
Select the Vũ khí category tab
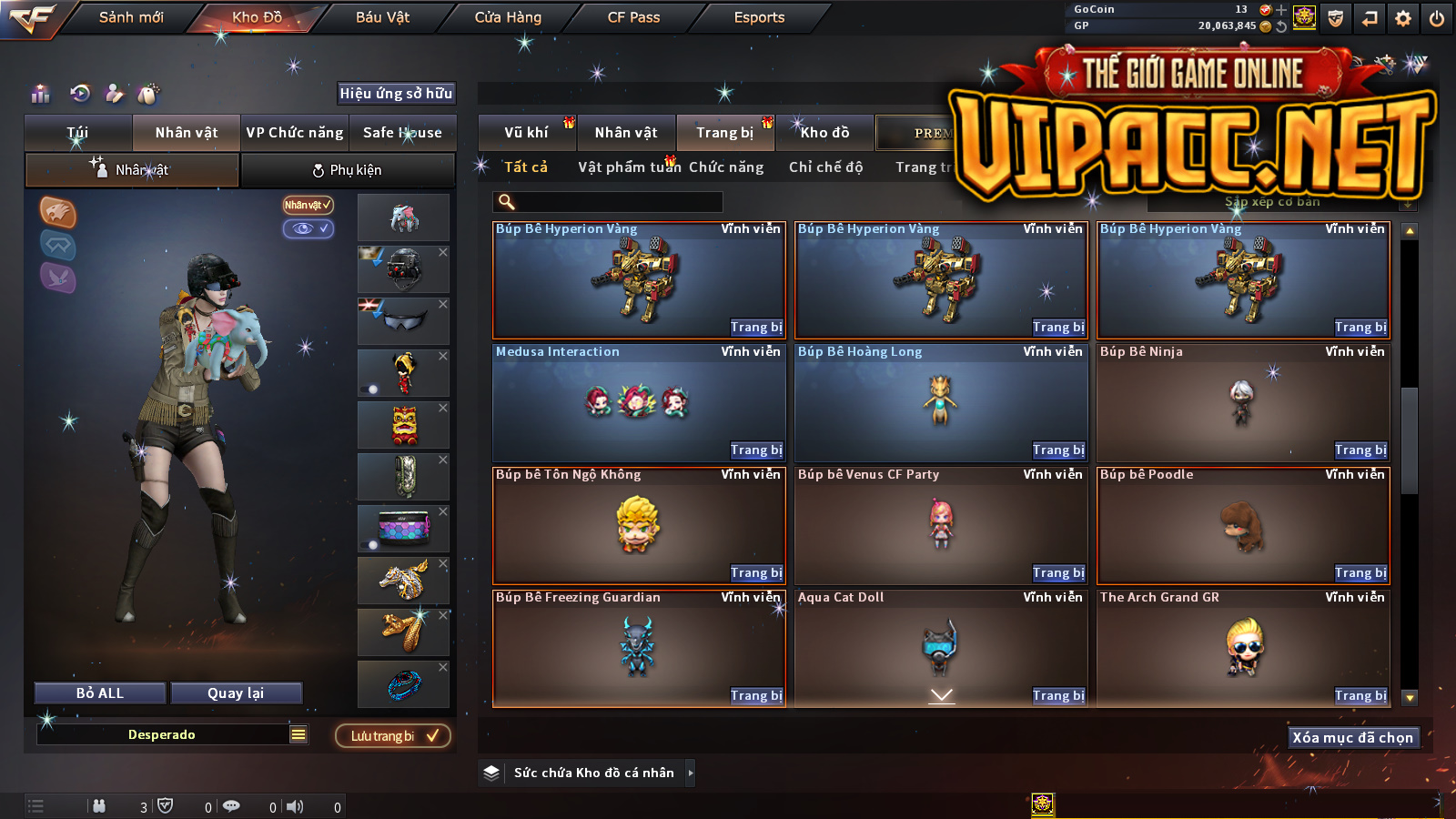pos(527,133)
